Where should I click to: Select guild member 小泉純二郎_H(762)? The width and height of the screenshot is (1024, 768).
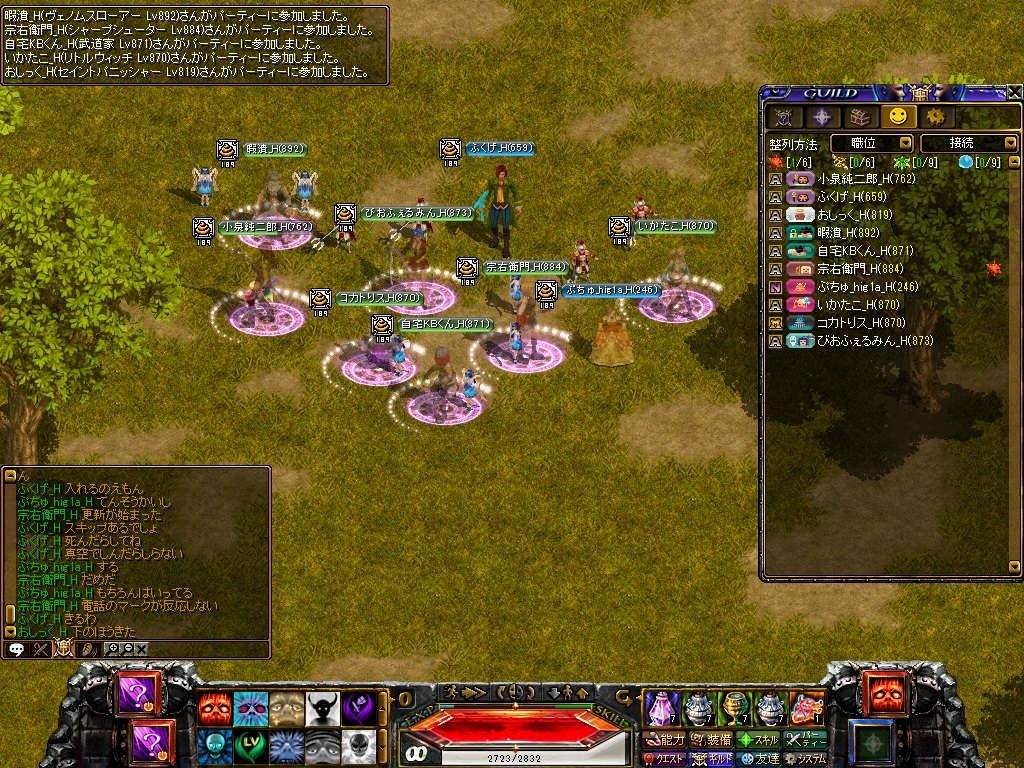click(850, 180)
